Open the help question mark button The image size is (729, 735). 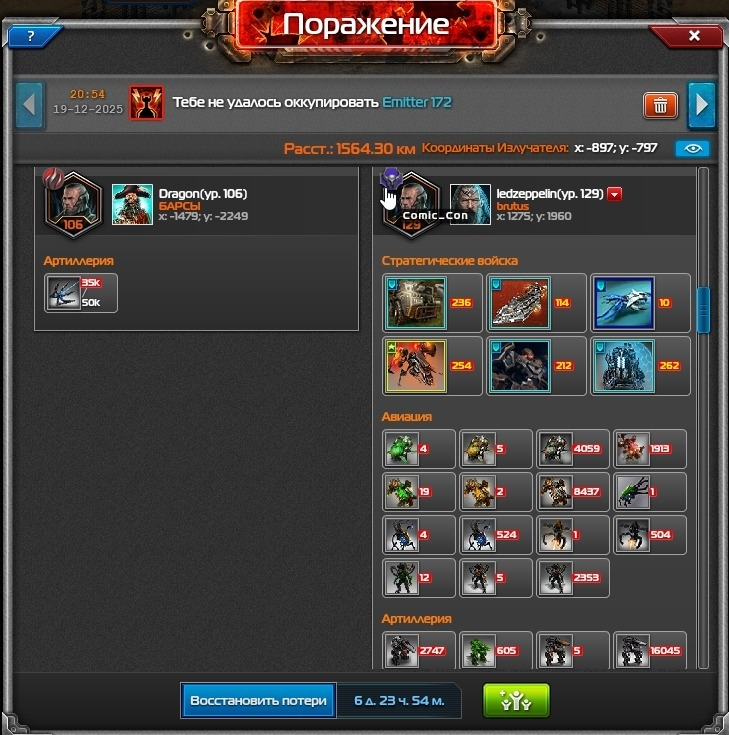[x=31, y=36]
